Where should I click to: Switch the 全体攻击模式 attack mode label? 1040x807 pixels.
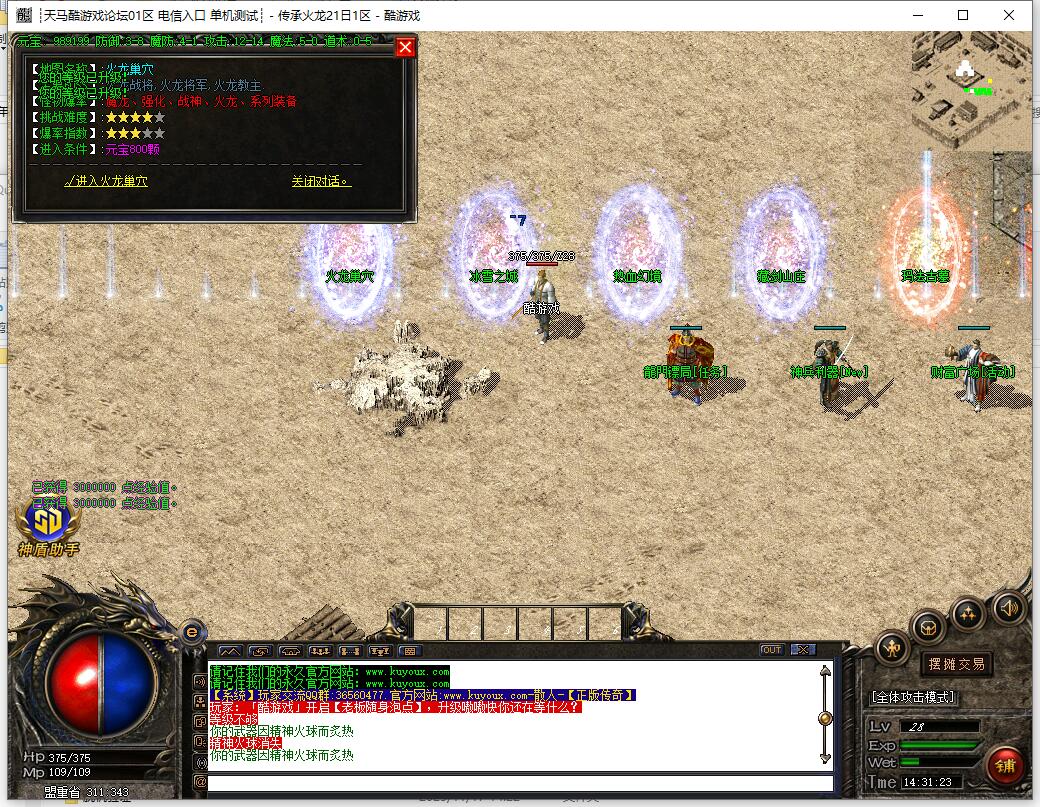click(x=914, y=696)
